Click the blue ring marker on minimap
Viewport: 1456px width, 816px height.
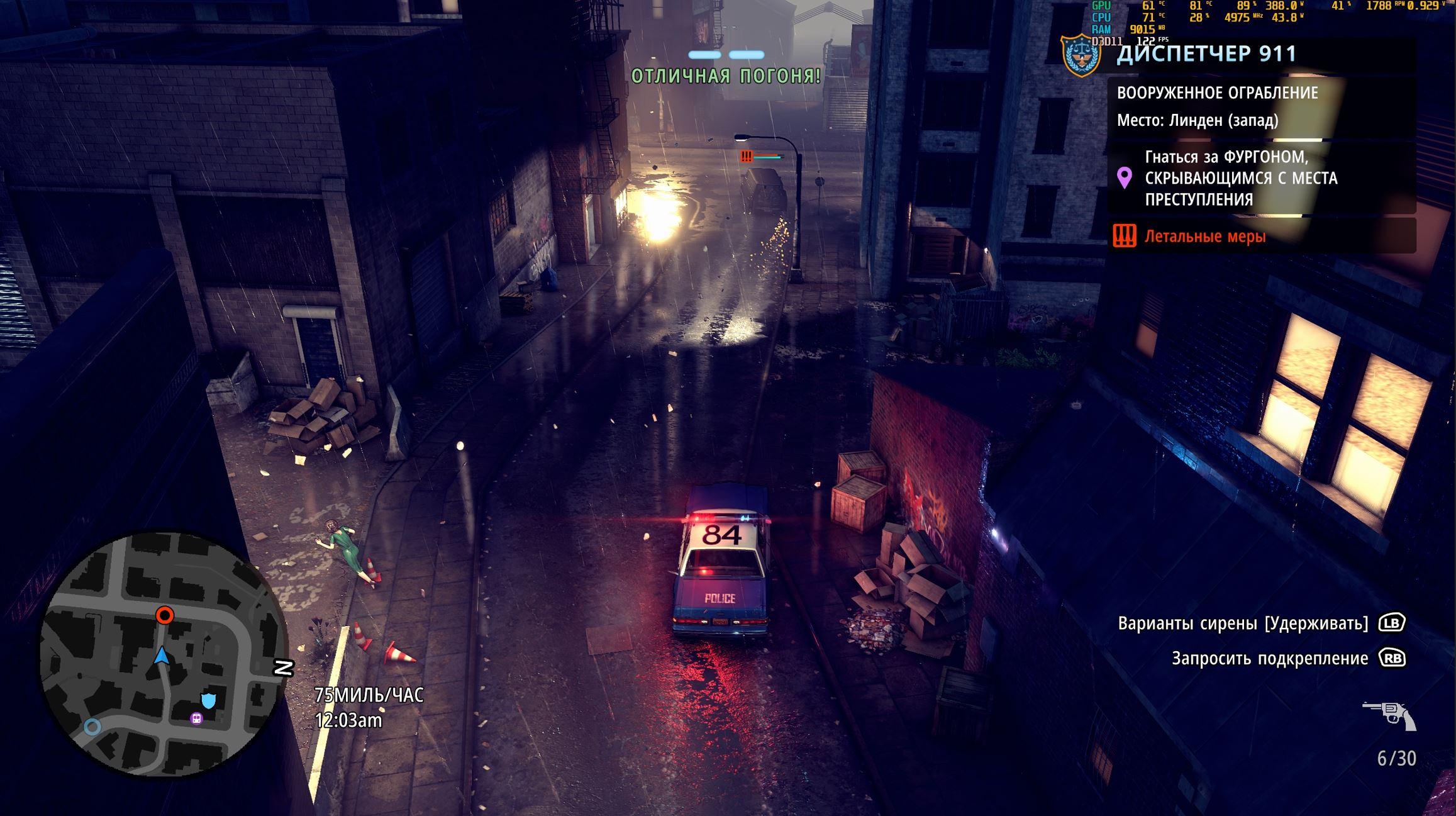92,727
